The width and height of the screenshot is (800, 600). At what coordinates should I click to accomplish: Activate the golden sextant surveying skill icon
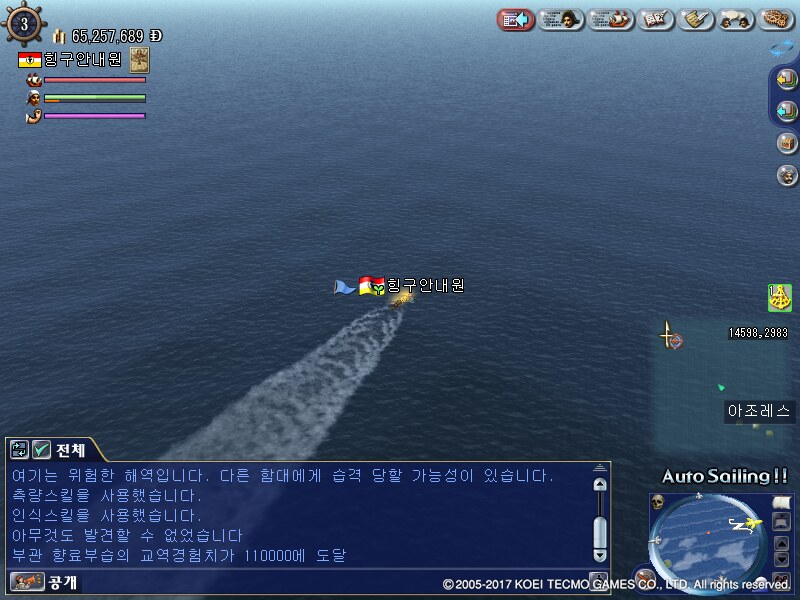780,297
